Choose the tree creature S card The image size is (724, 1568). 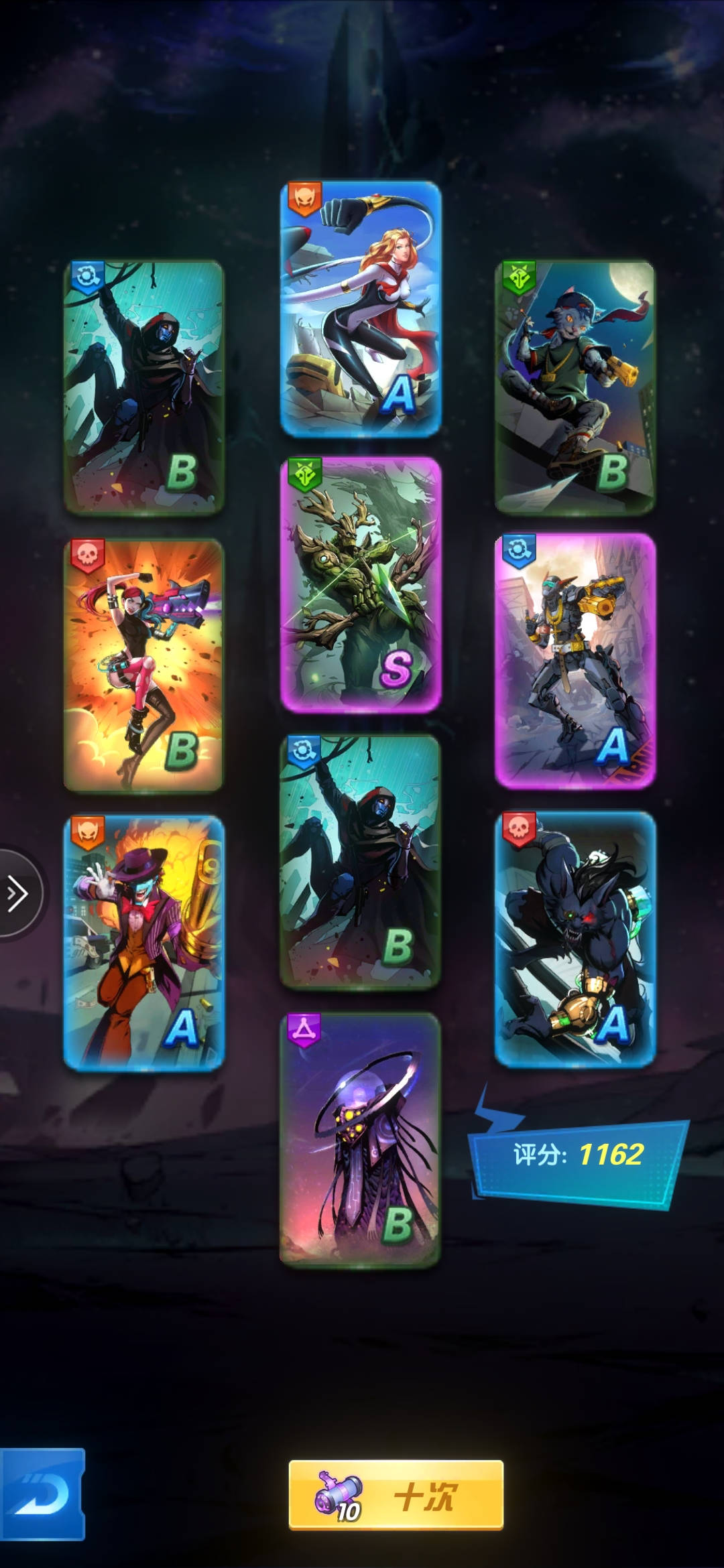pos(361,584)
